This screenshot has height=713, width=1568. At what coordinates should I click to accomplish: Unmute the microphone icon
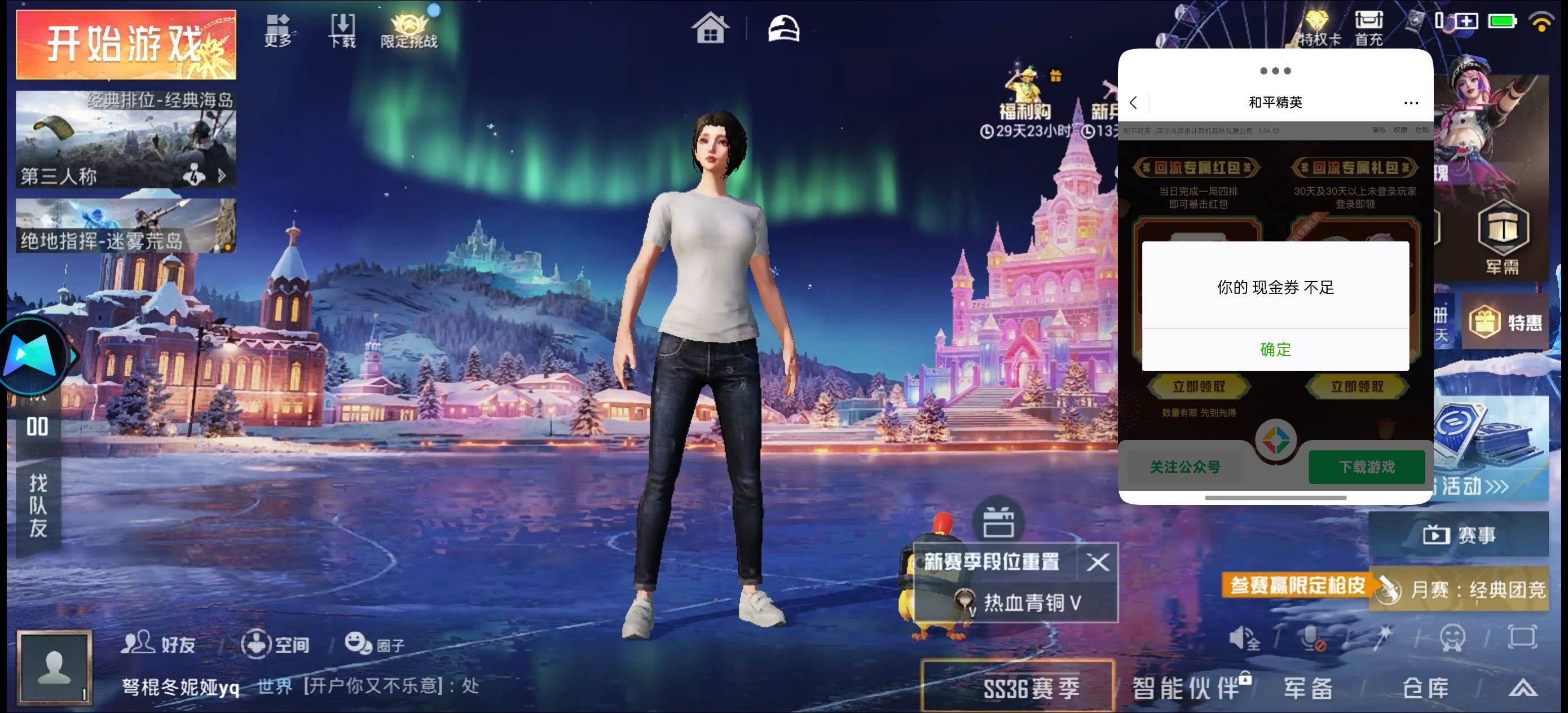coord(1314,639)
